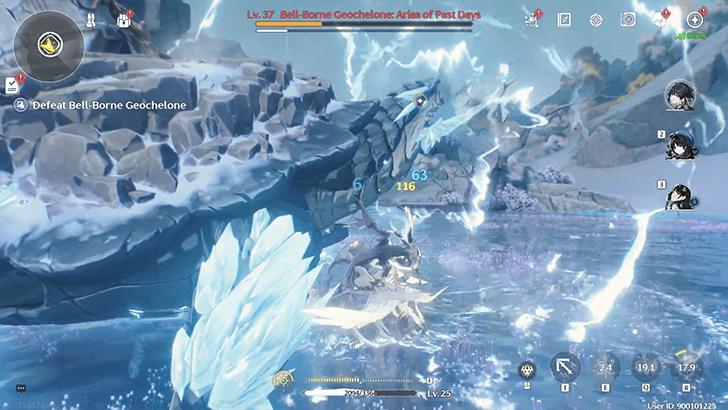Image resolution: width=728 pixels, height=410 pixels.
Task: Open the twin-towers icon beside the minimap
Action: (x=91, y=19)
